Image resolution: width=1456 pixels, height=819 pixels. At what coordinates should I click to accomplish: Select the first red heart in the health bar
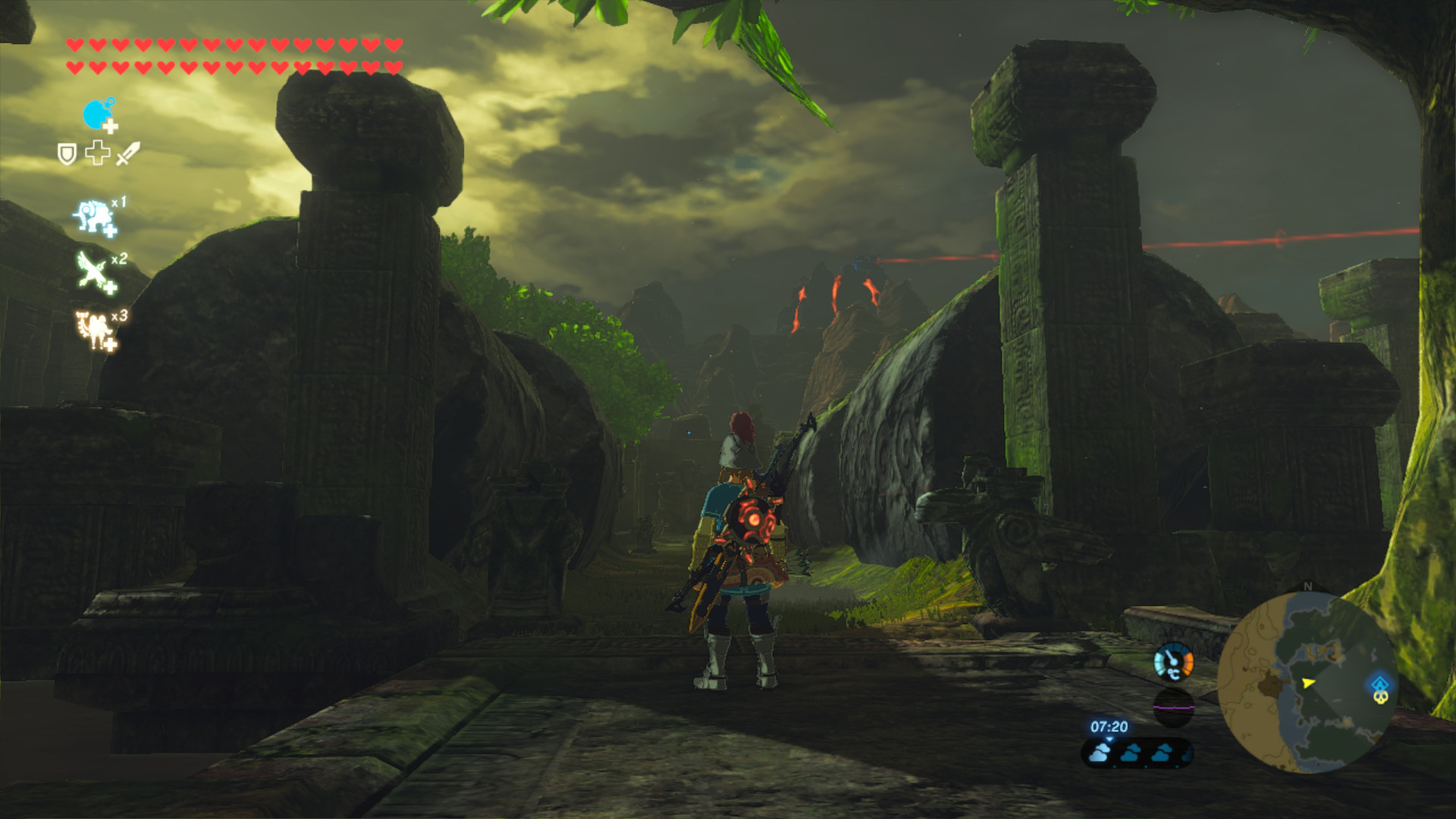[74, 45]
